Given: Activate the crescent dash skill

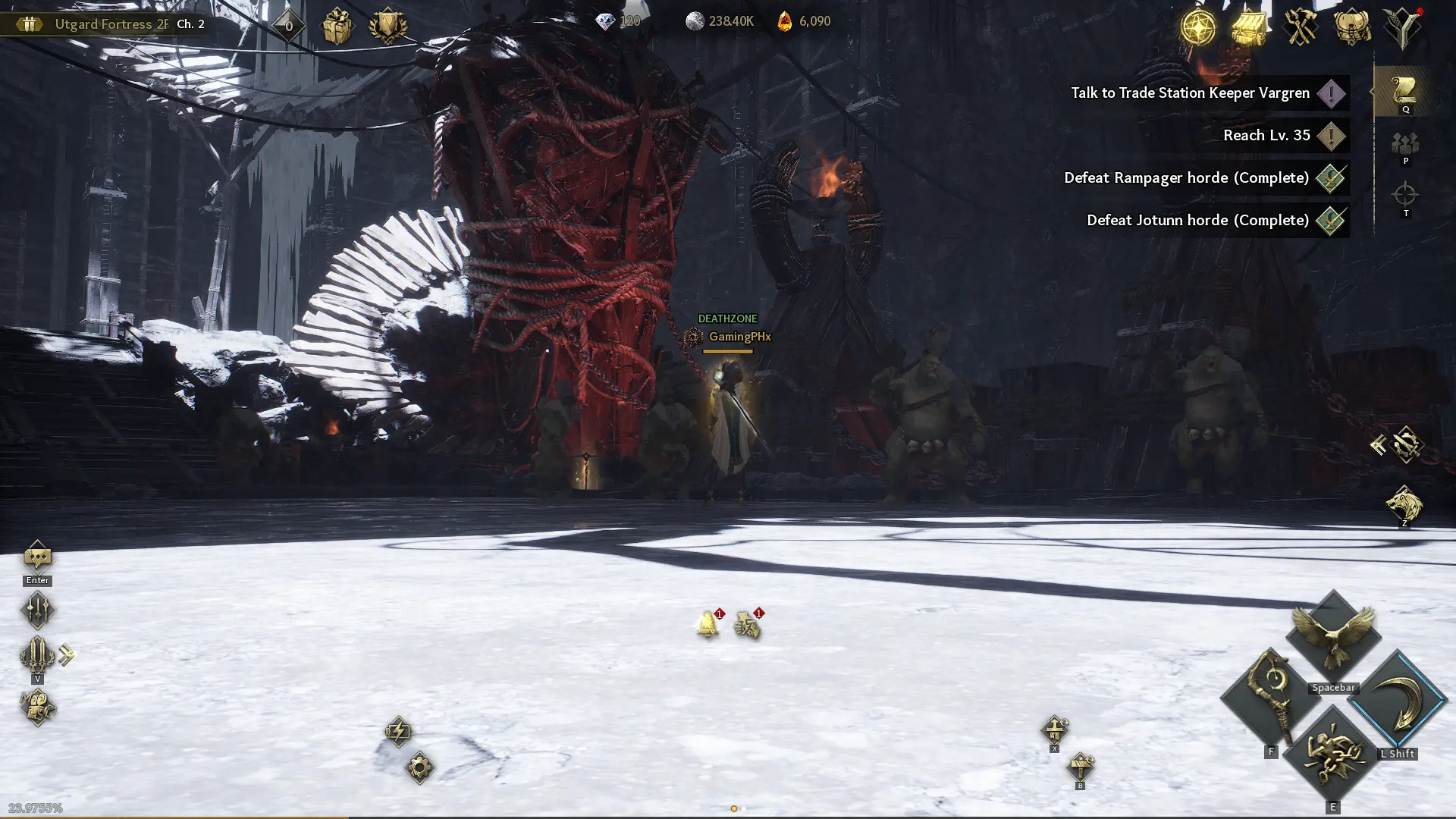Looking at the screenshot, I should pos(1398,699).
